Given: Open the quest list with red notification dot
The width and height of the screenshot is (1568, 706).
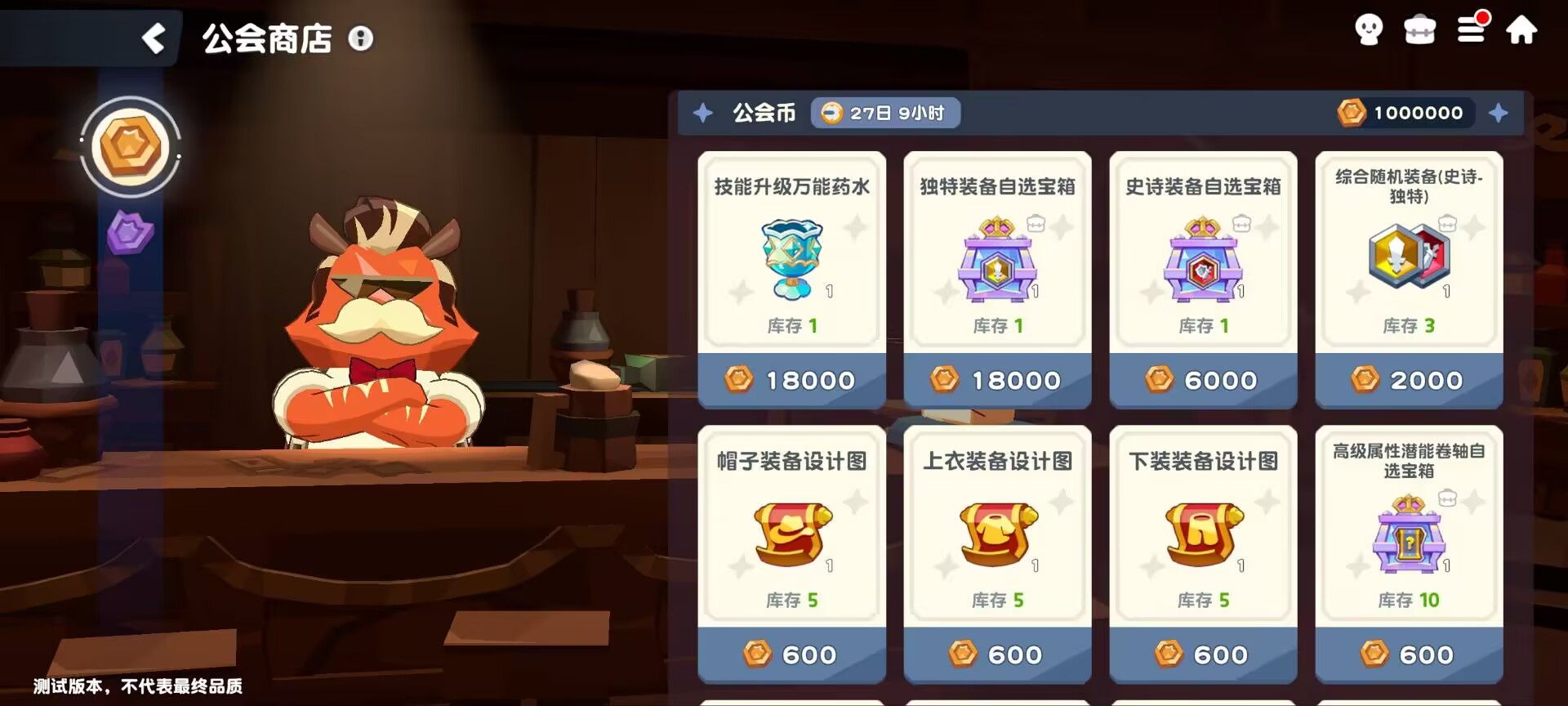Looking at the screenshot, I should 1470,30.
